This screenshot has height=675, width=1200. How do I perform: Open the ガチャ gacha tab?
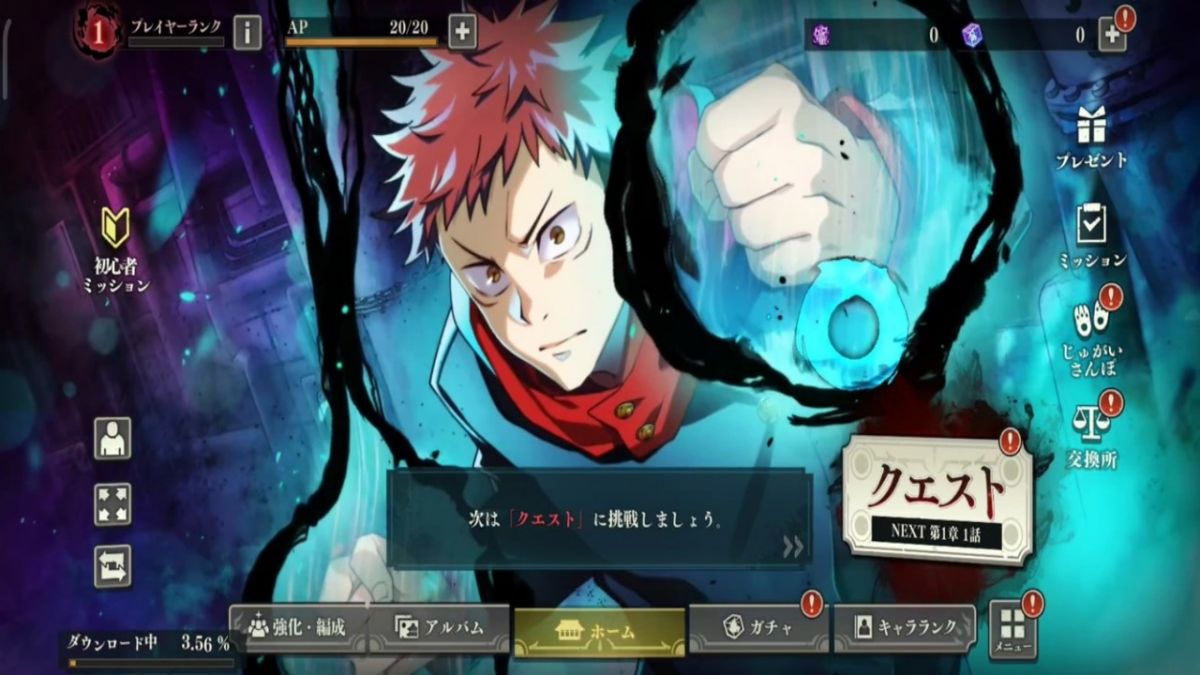(x=757, y=628)
